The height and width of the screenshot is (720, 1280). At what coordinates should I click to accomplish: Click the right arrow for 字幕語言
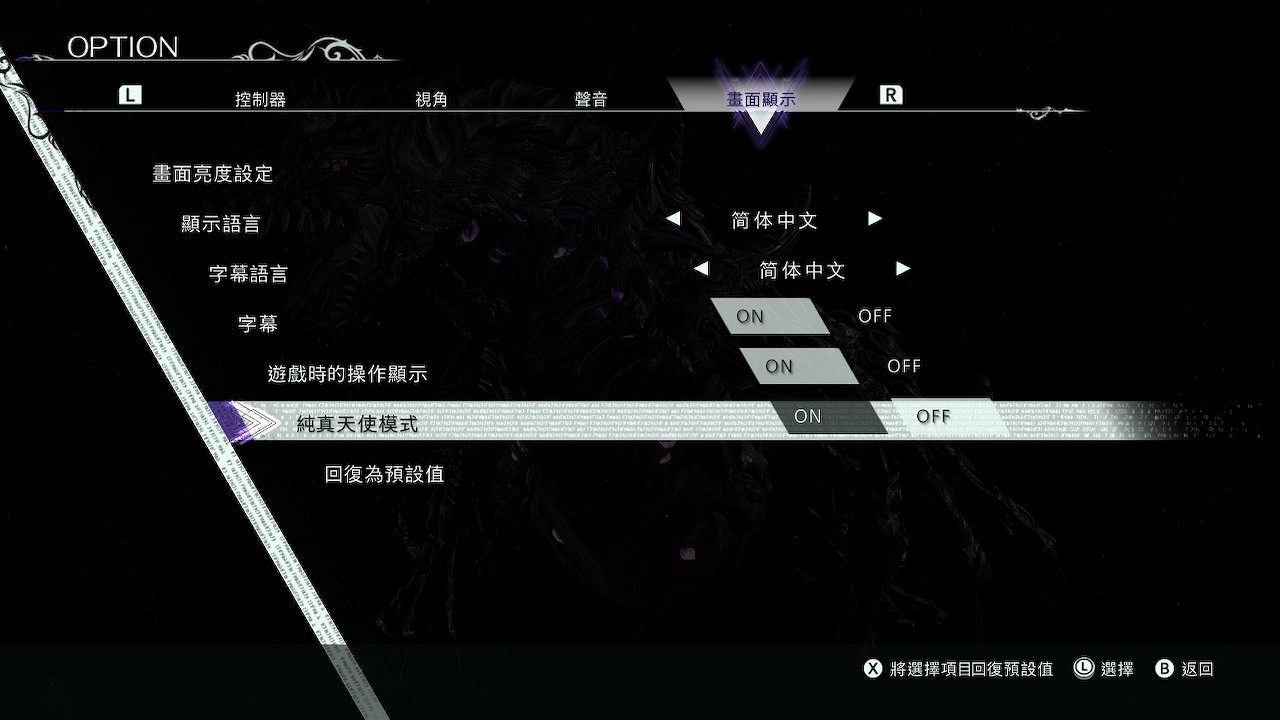pyautogui.click(x=902, y=269)
